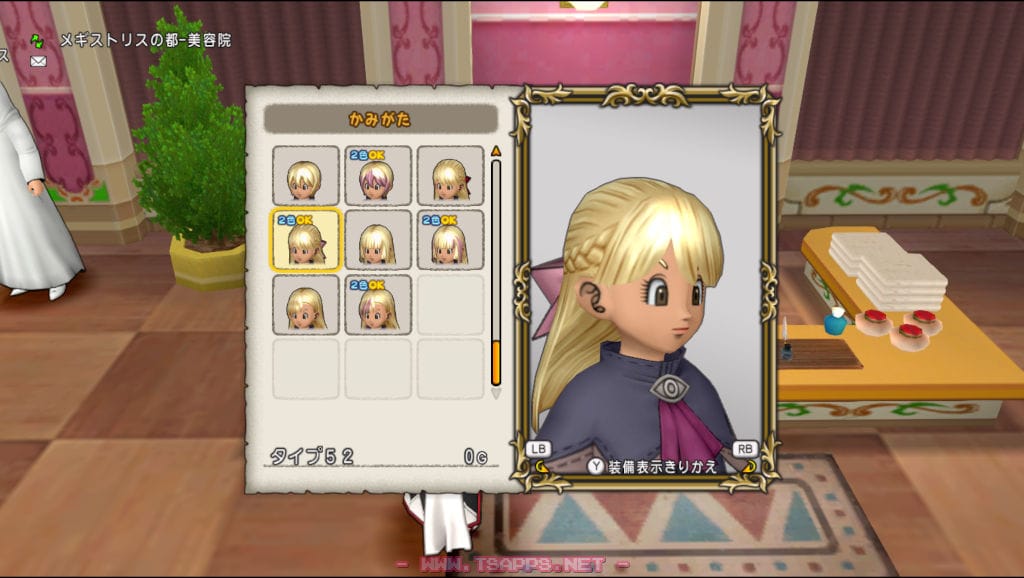Open the mail envelope icon
The image size is (1024, 578).
[38, 61]
